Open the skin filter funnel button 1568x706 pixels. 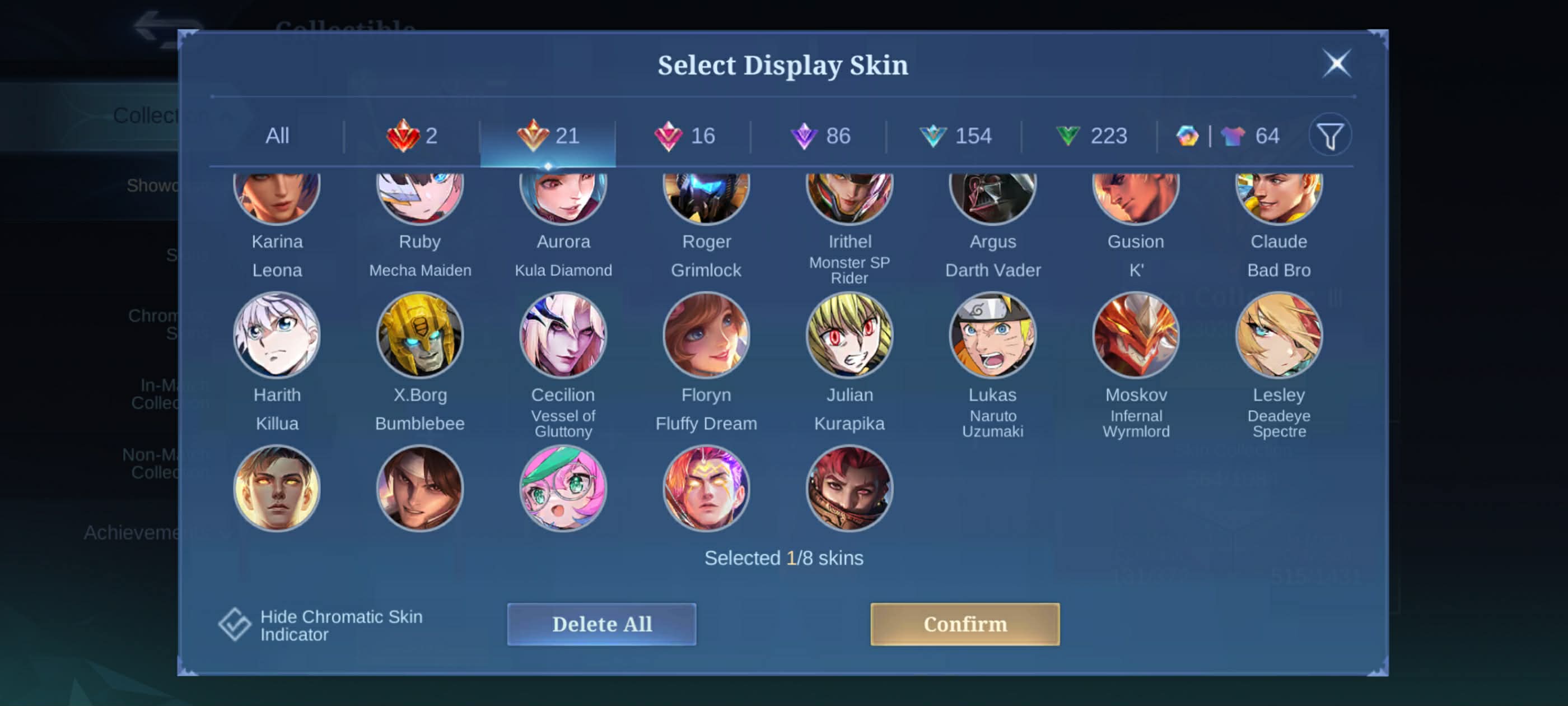[1329, 136]
